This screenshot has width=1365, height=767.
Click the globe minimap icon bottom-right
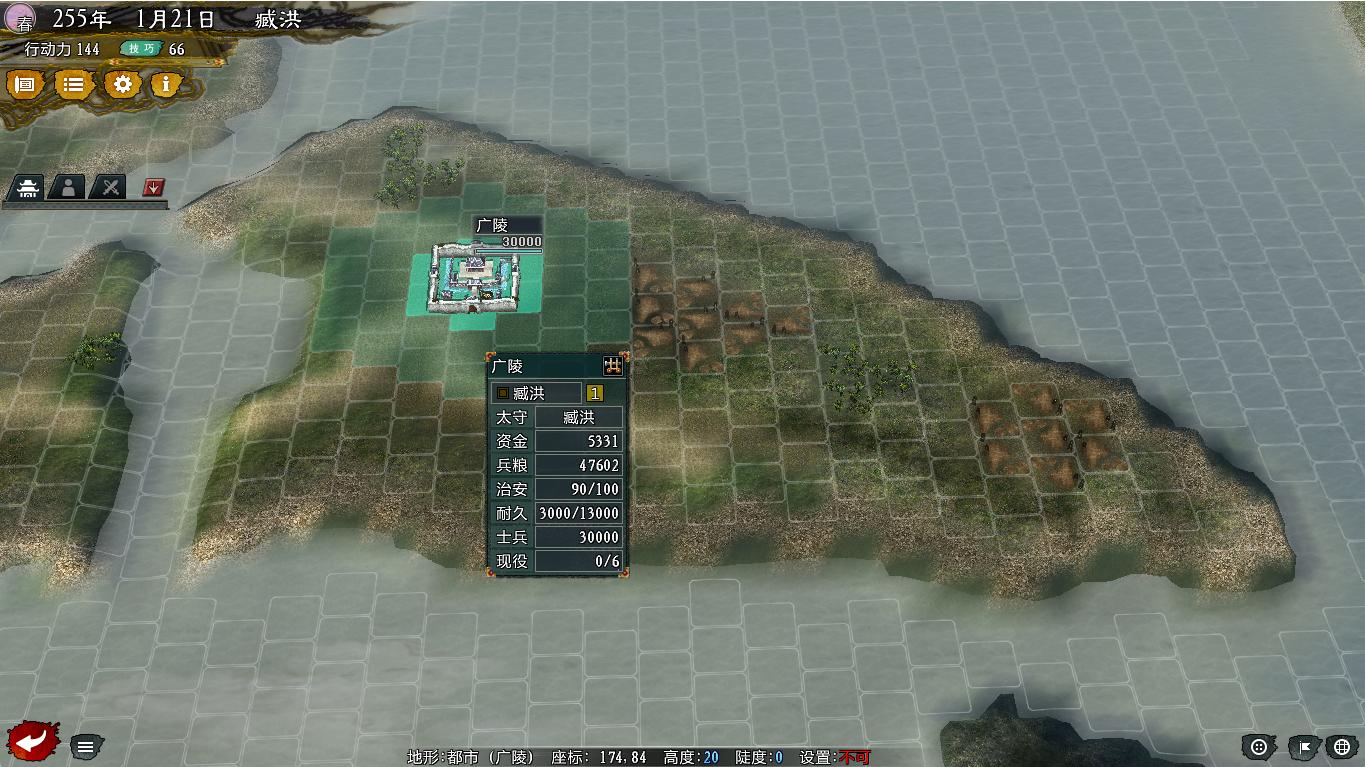point(1341,747)
